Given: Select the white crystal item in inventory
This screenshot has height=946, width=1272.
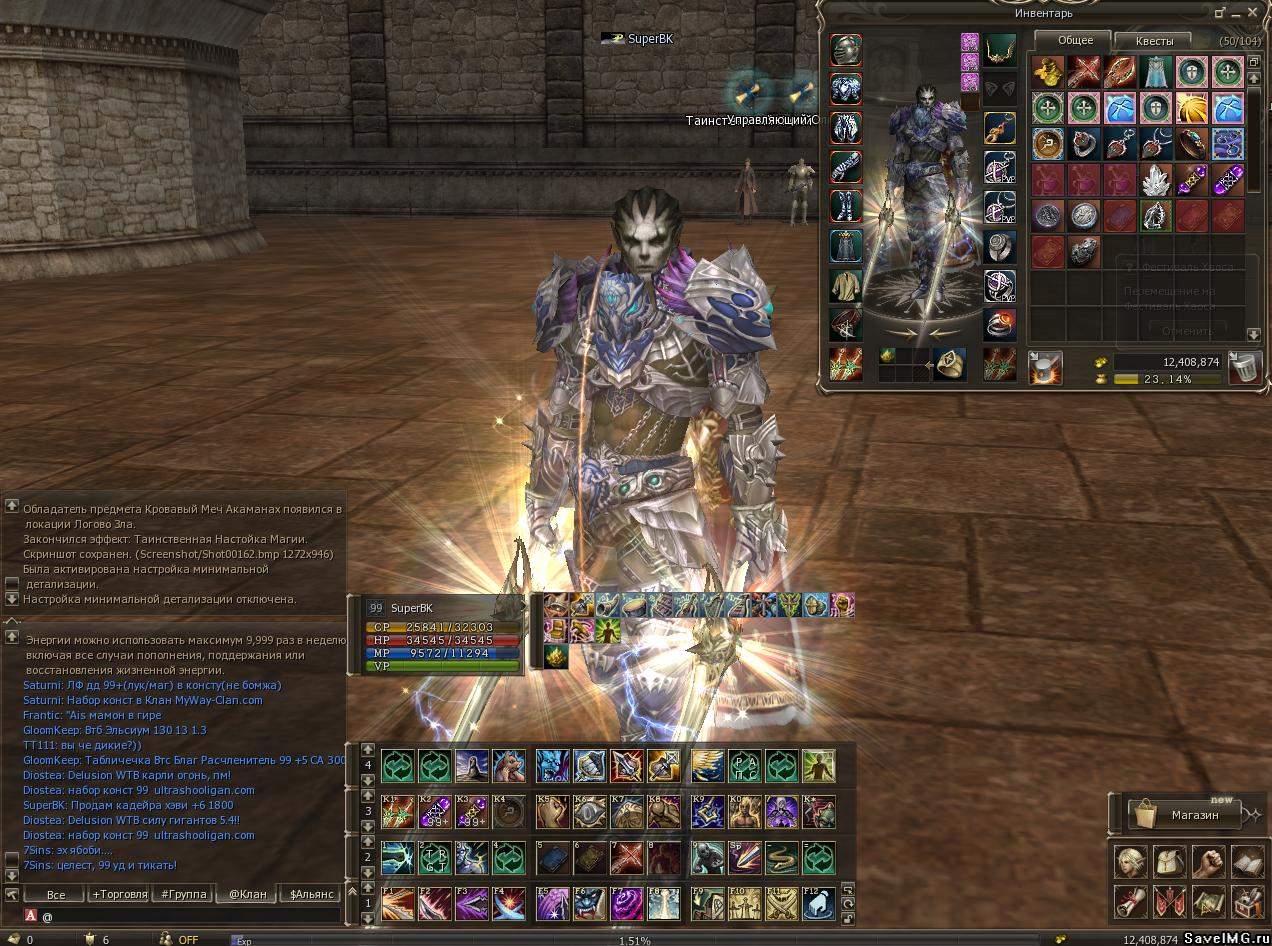Looking at the screenshot, I should [x=1156, y=180].
